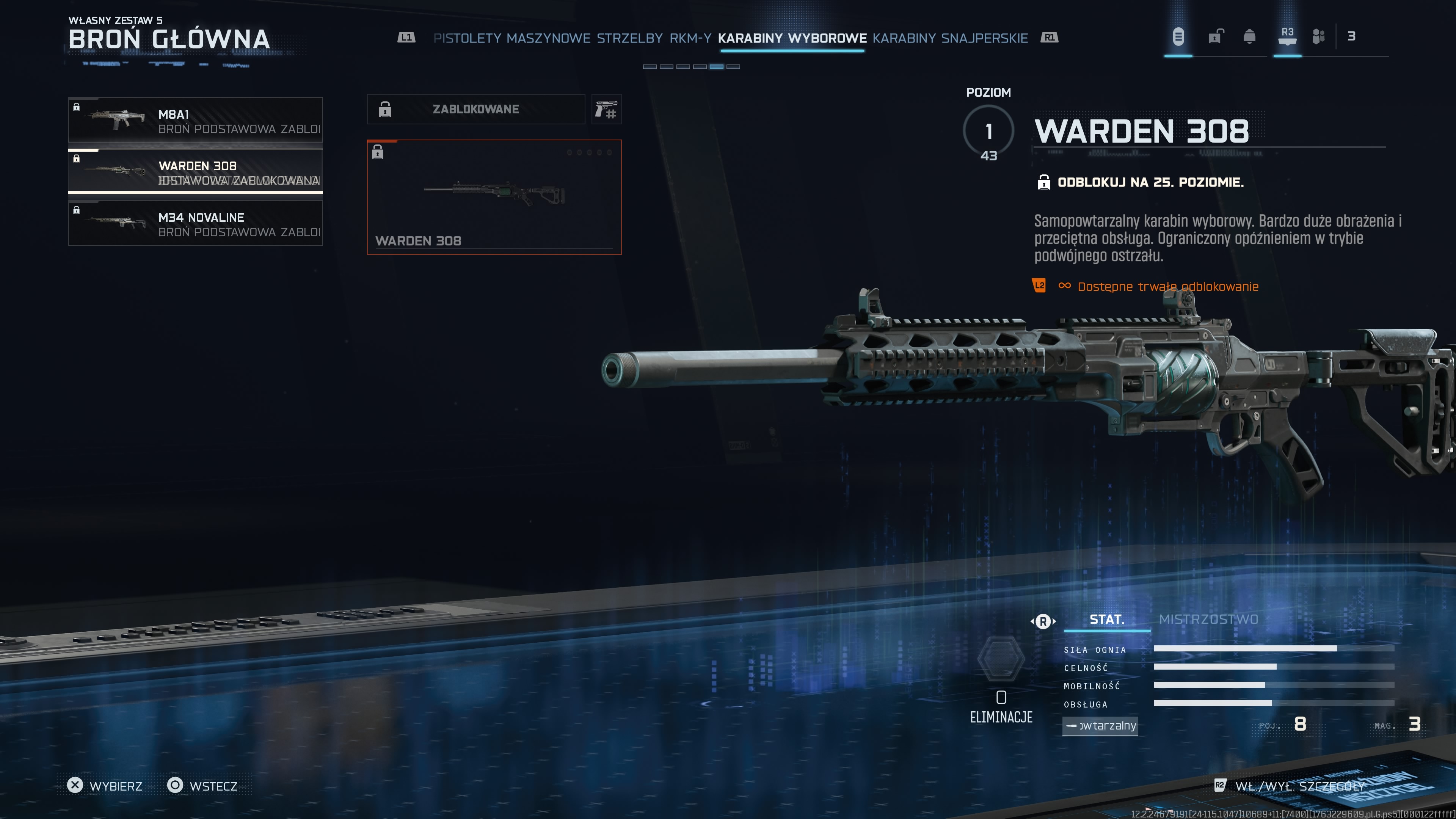
Task: Choose the Karabiny Wyborowe tab
Action: click(x=792, y=38)
